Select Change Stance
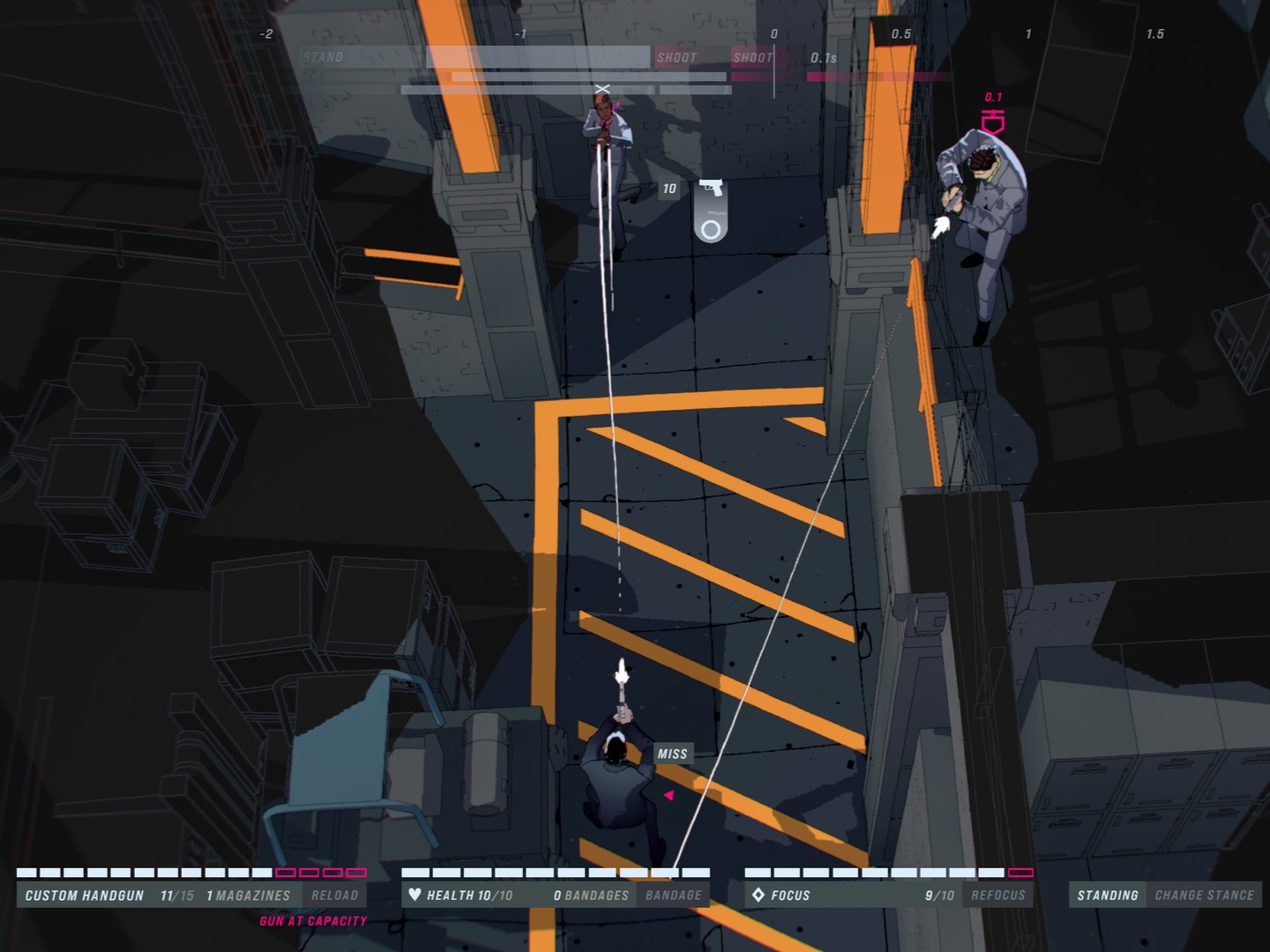 coord(1204,895)
